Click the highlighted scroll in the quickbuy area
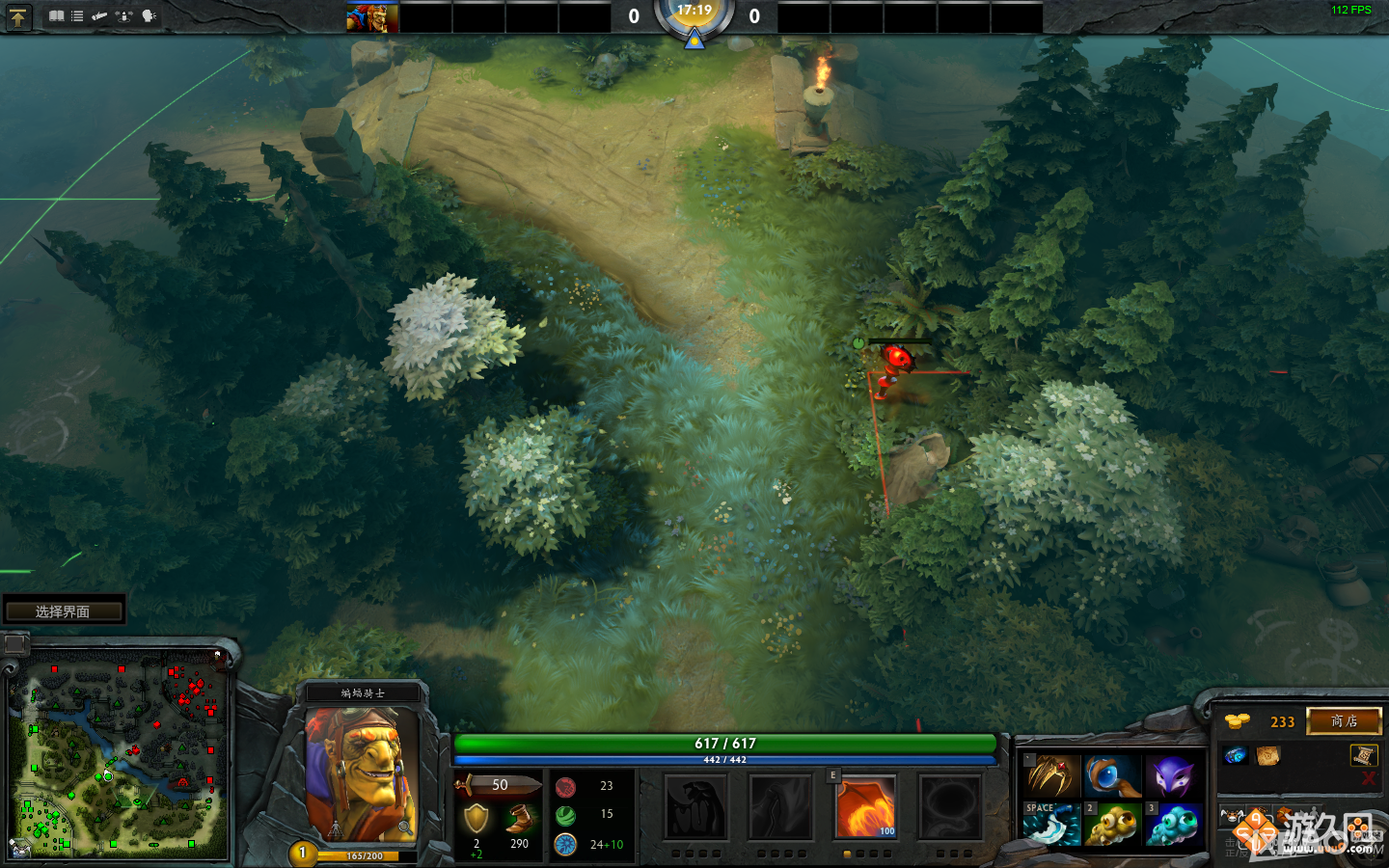1389x868 pixels. (x=1365, y=755)
